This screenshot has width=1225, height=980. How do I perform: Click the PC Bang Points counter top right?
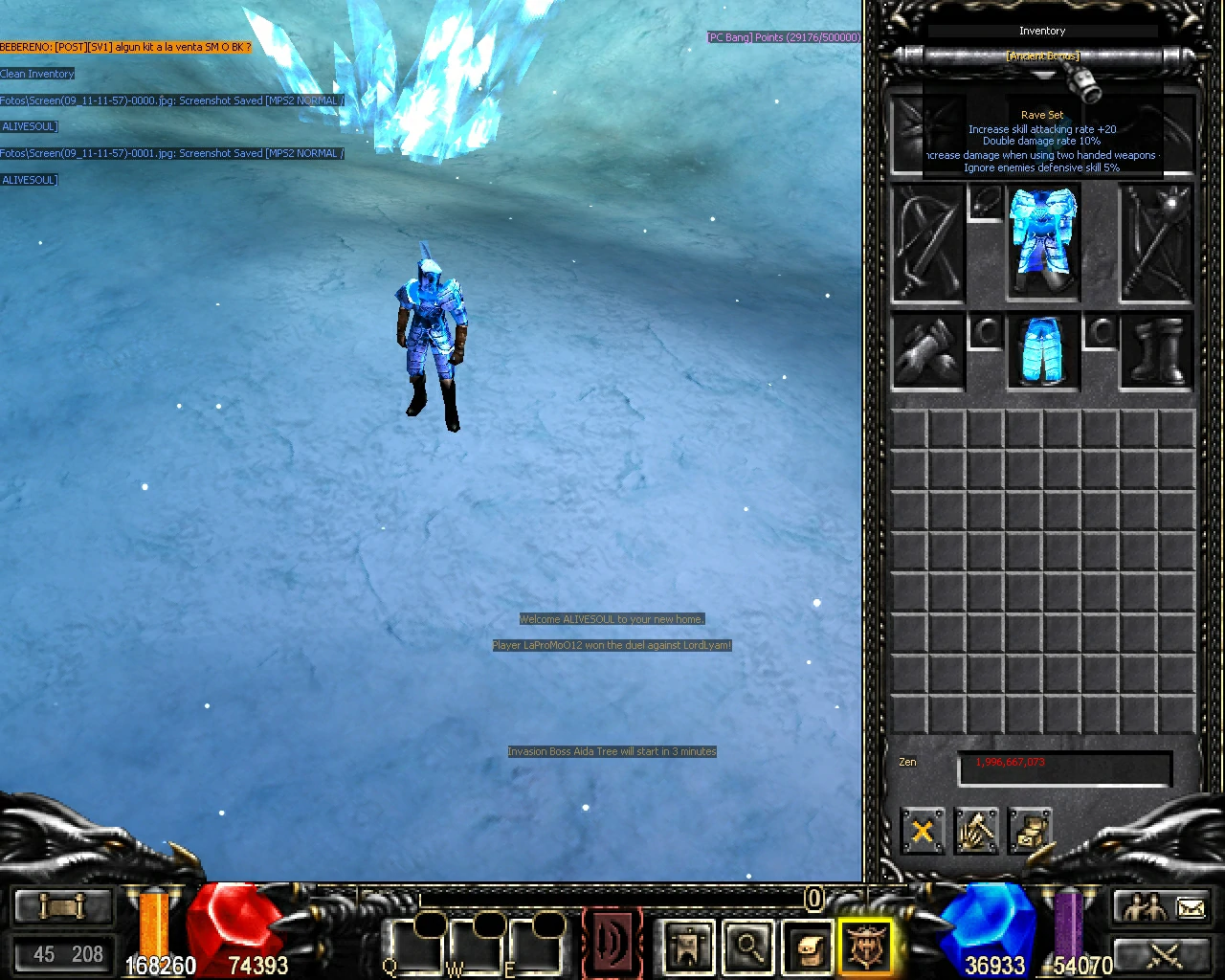click(783, 37)
